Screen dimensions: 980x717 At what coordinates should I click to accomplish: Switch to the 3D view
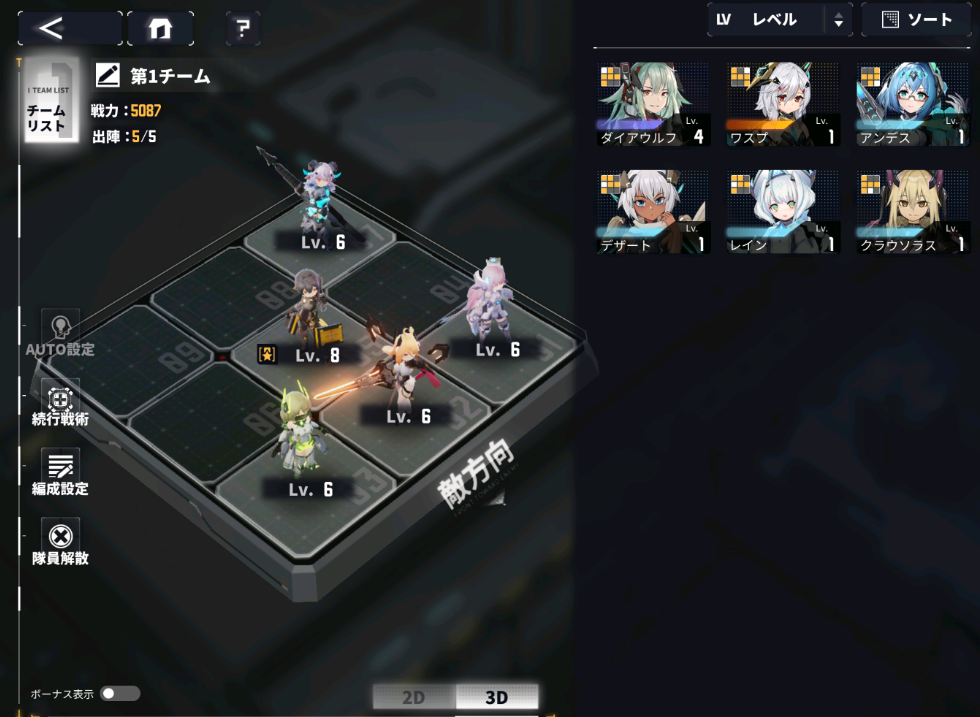coord(496,697)
